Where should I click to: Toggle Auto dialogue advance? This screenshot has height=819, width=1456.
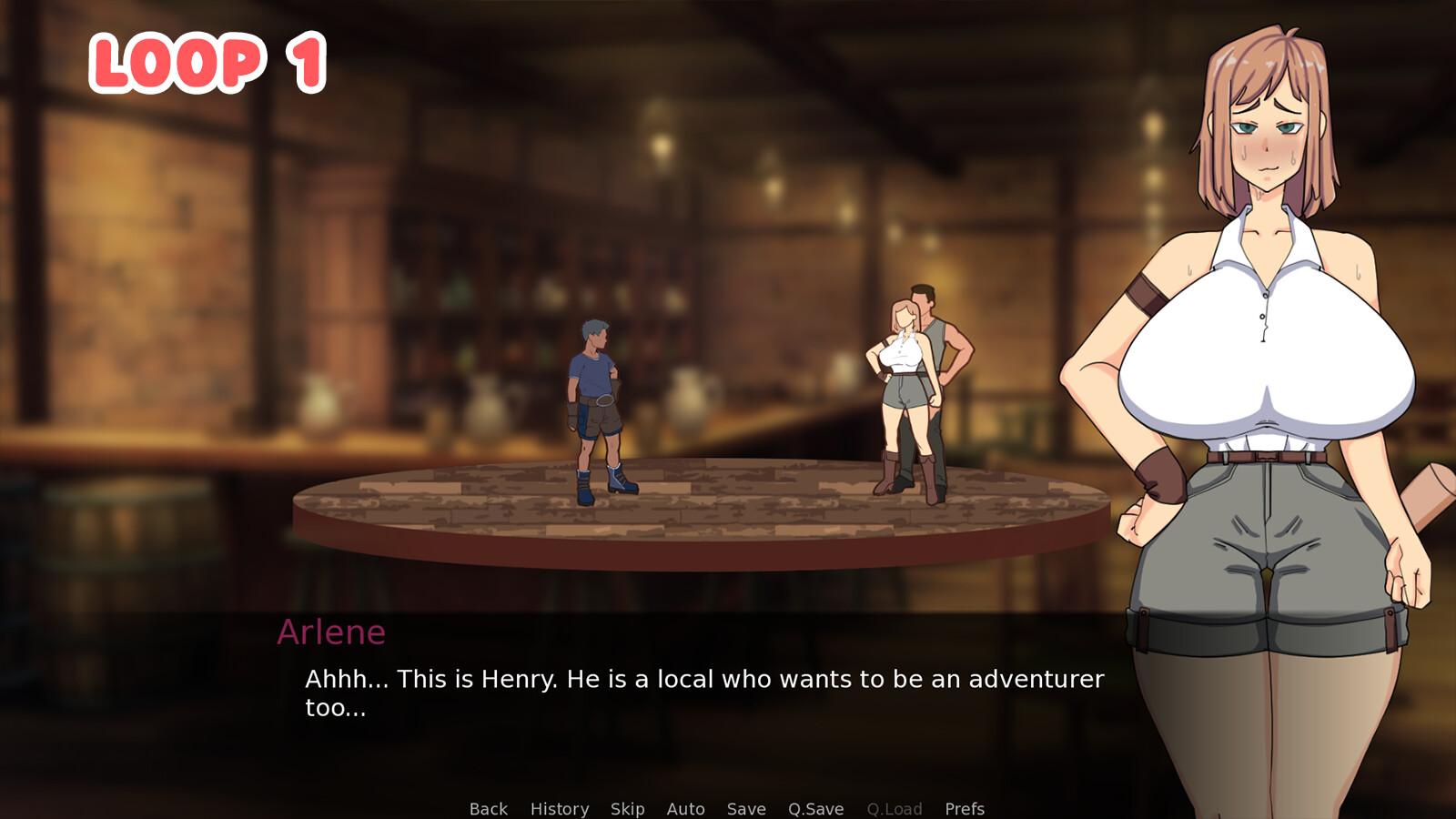[x=685, y=808]
